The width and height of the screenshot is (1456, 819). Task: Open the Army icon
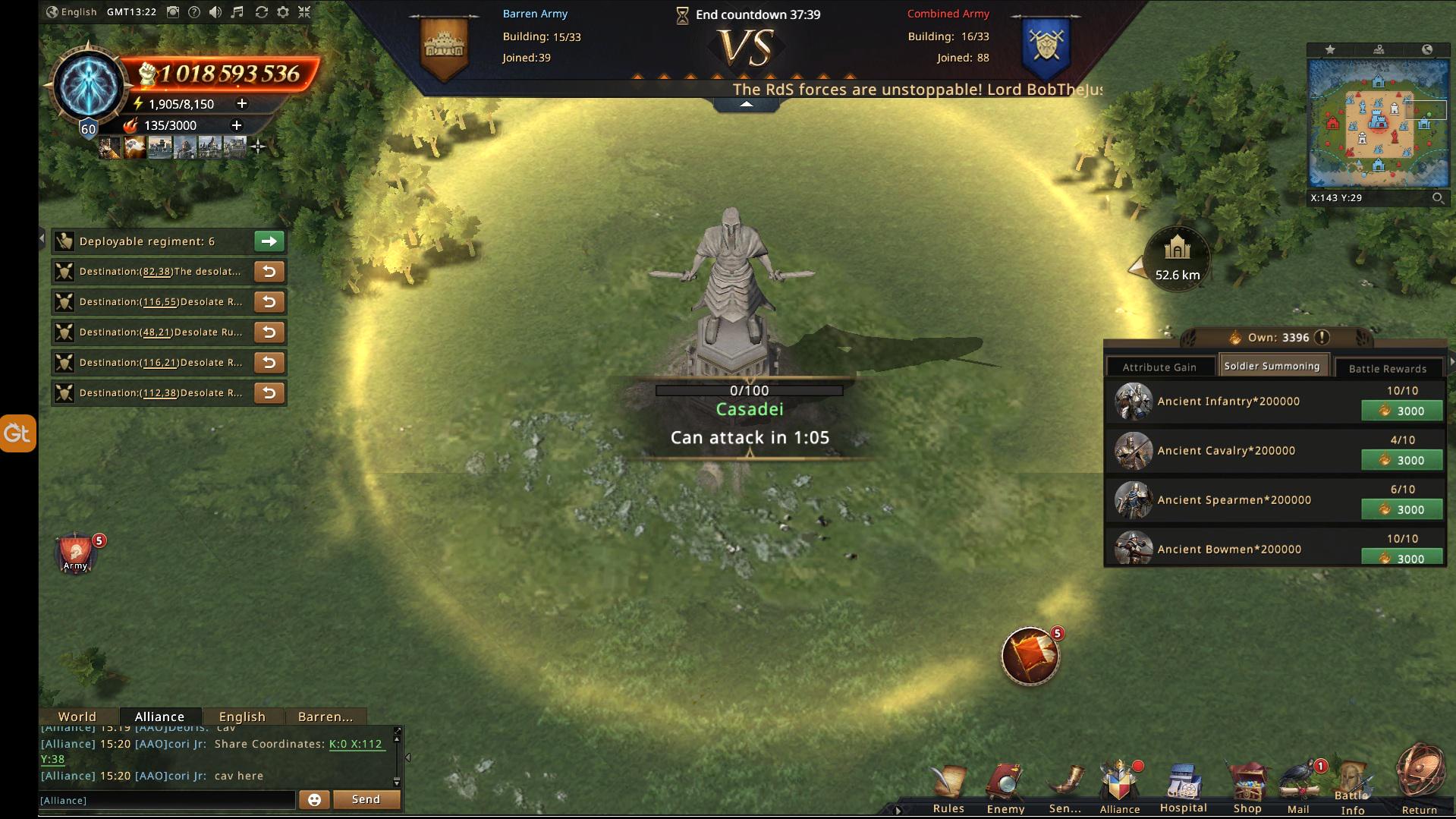(75, 553)
